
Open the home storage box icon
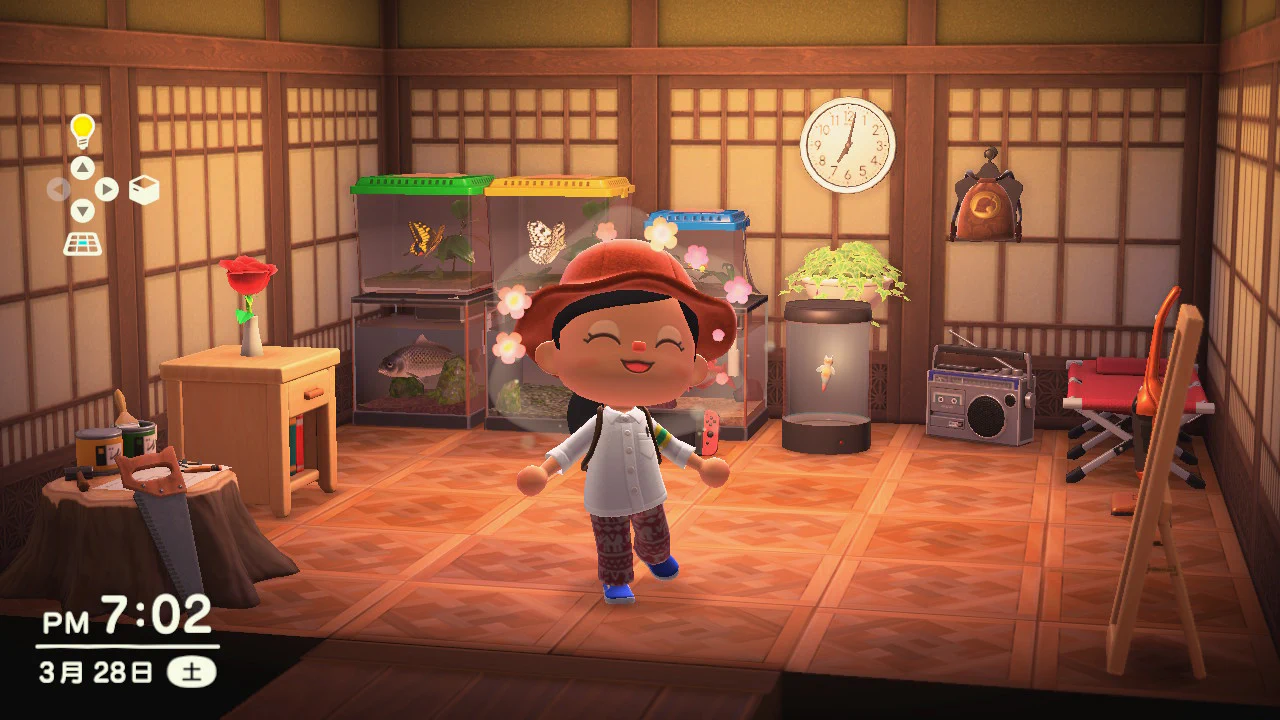[x=144, y=190]
